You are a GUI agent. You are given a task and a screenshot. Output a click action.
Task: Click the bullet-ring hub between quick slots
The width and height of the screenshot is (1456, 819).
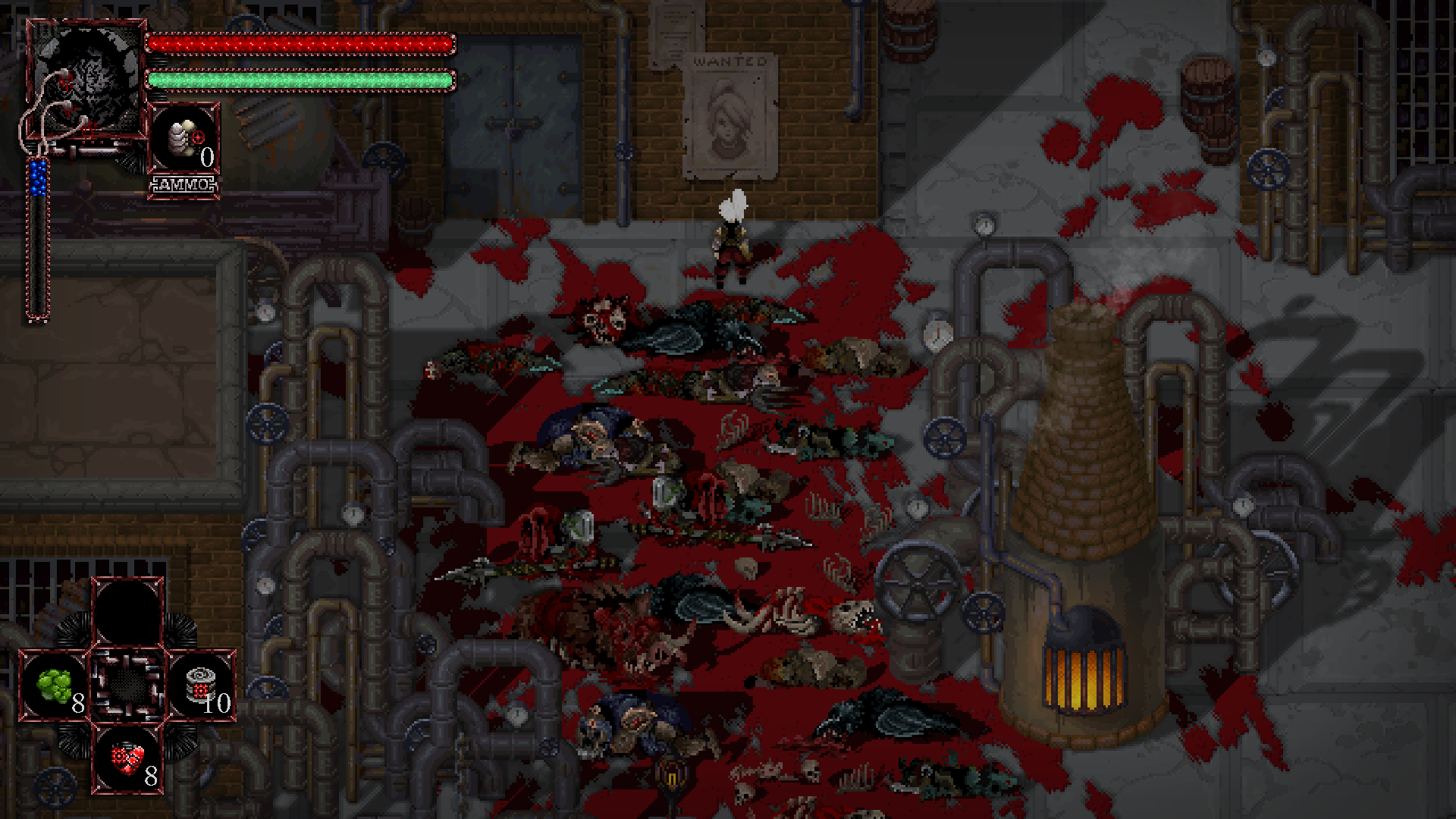pyautogui.click(x=127, y=684)
